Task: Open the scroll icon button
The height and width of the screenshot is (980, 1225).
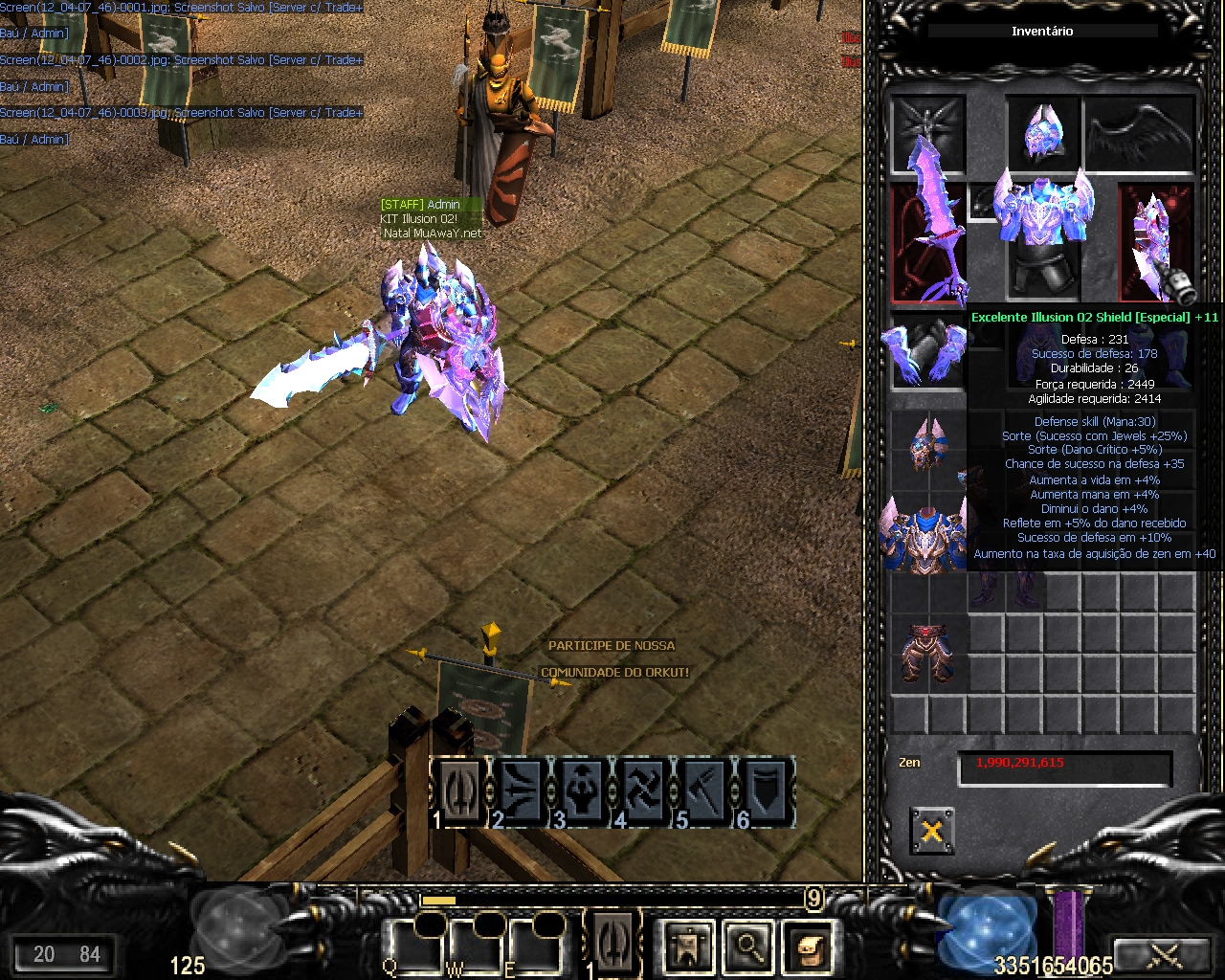Action: point(810,947)
